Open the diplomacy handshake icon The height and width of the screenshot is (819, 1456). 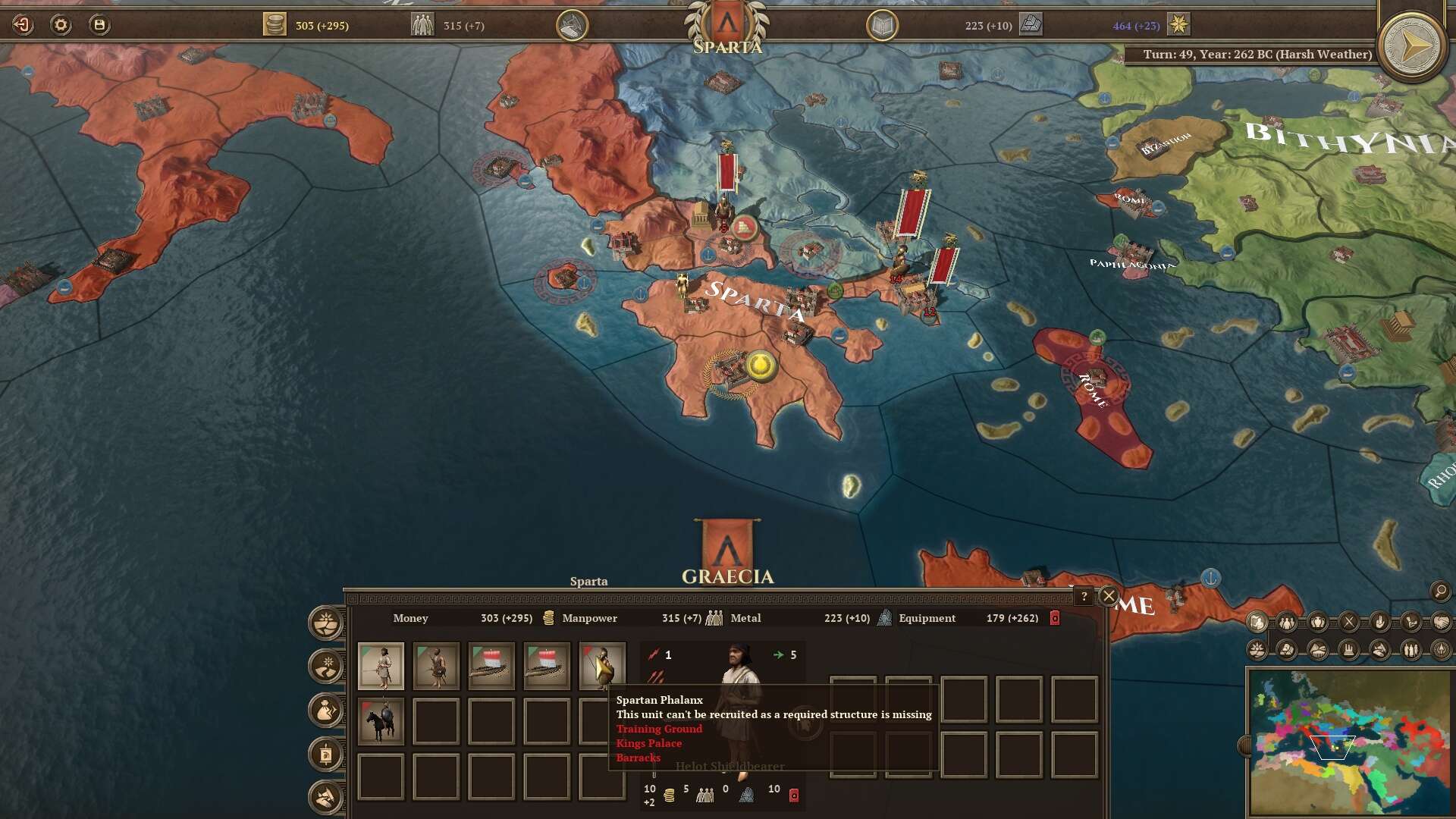point(1441,623)
